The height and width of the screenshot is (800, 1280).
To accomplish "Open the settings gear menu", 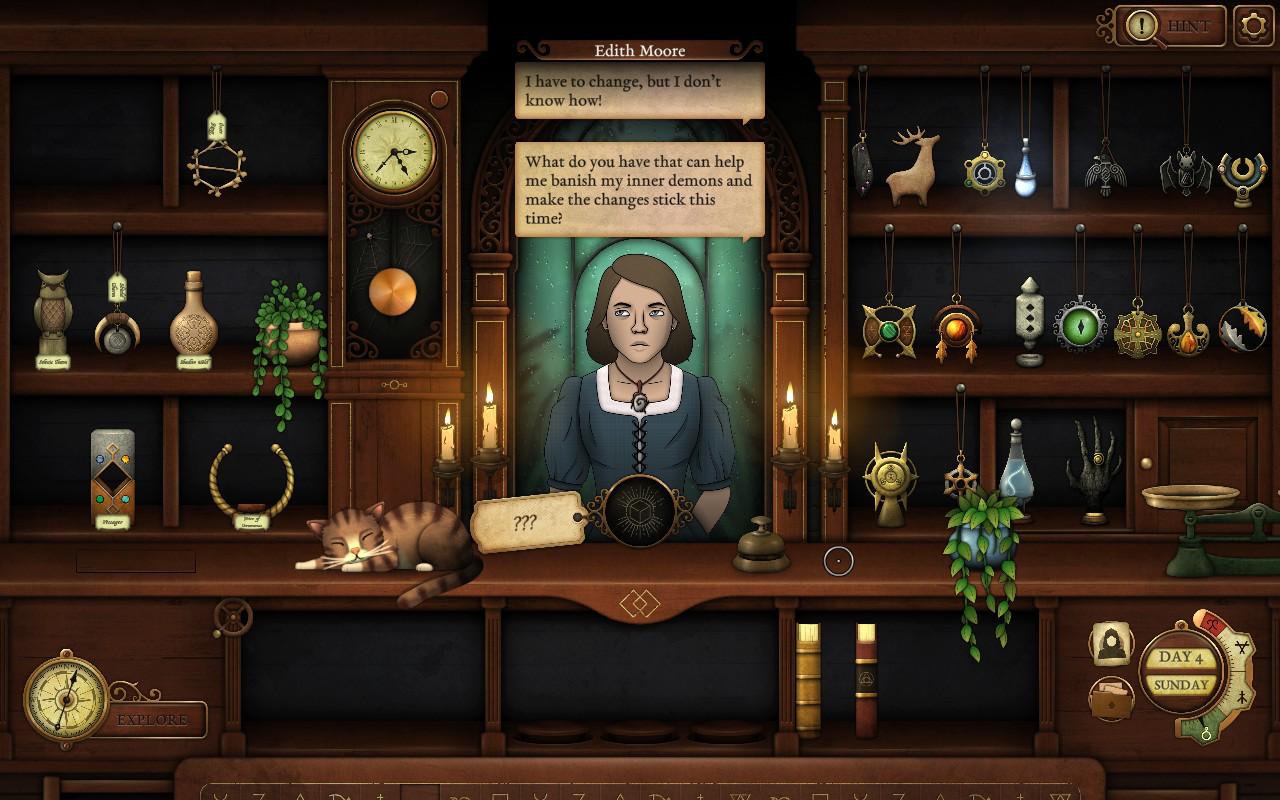I will pos(1254,26).
